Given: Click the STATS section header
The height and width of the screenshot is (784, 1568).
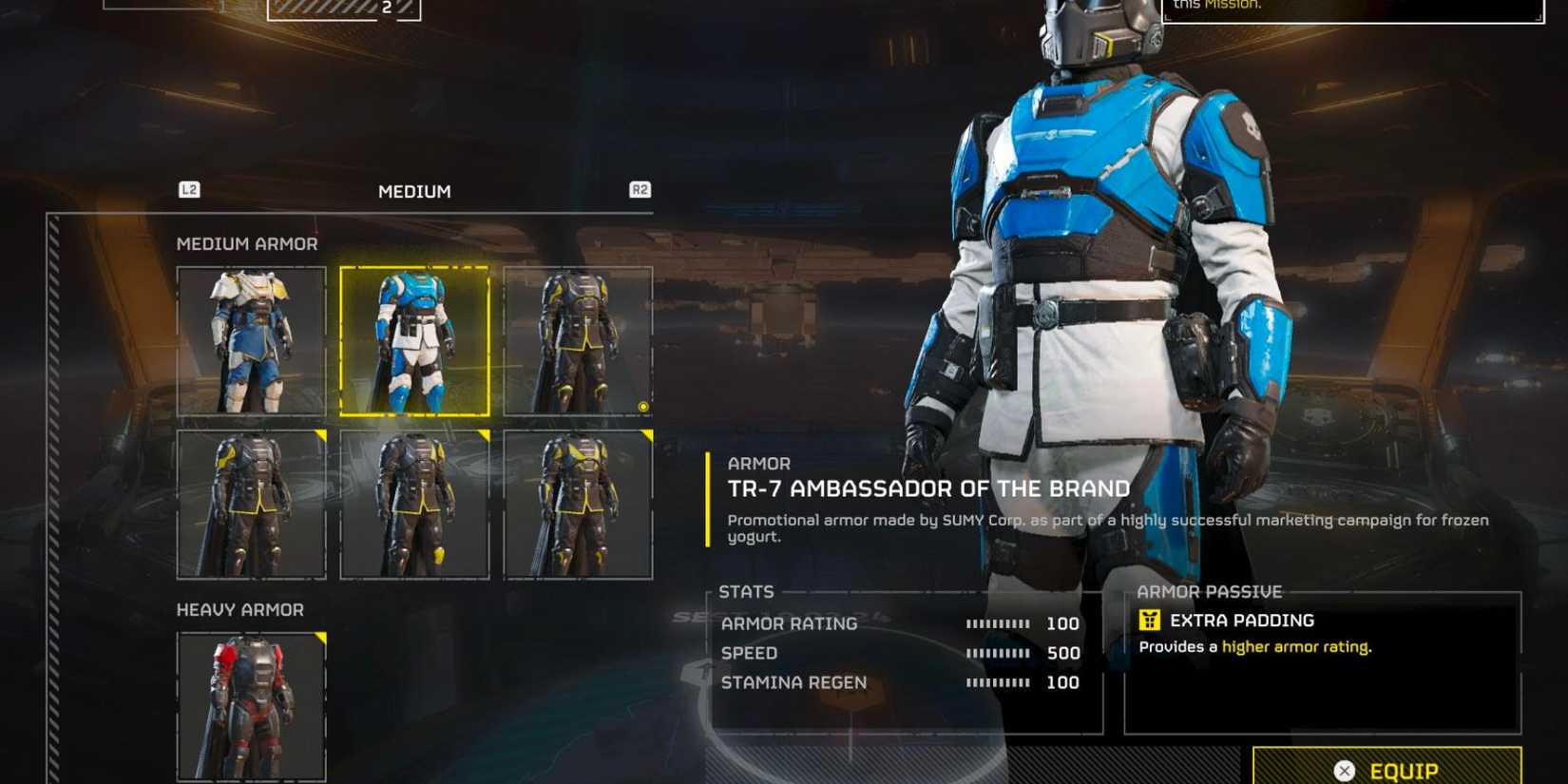Looking at the screenshot, I should [747, 591].
